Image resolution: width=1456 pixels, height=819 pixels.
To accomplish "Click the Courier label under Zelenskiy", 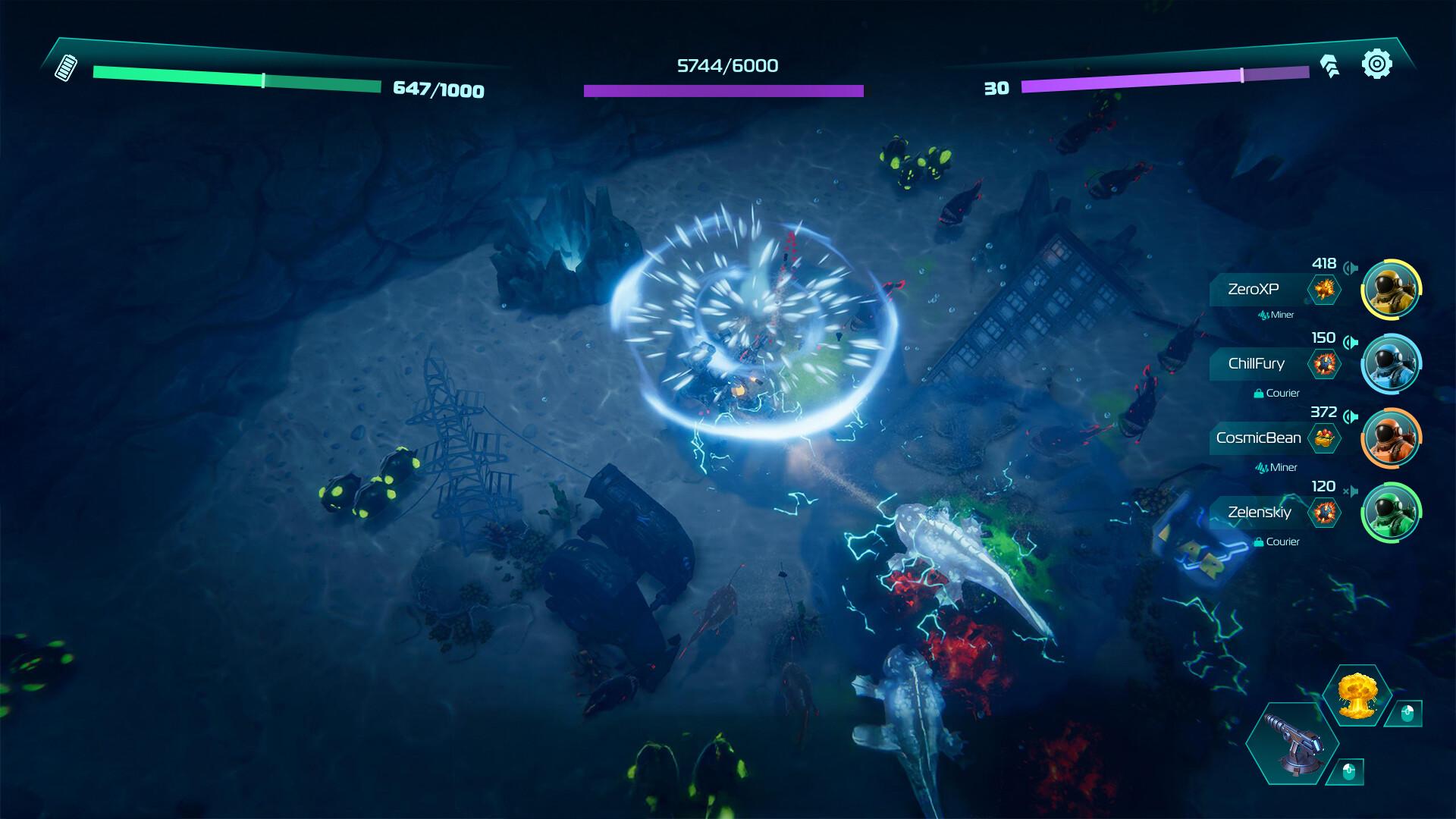I will click(x=1283, y=540).
